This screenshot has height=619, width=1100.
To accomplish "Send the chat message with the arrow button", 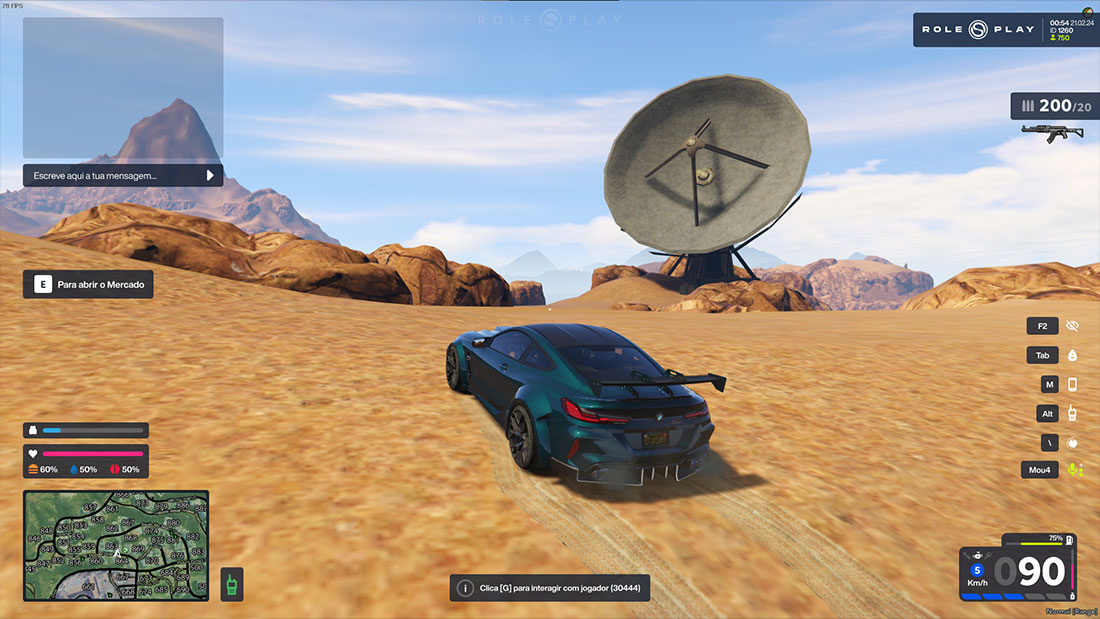I will tap(210, 175).
